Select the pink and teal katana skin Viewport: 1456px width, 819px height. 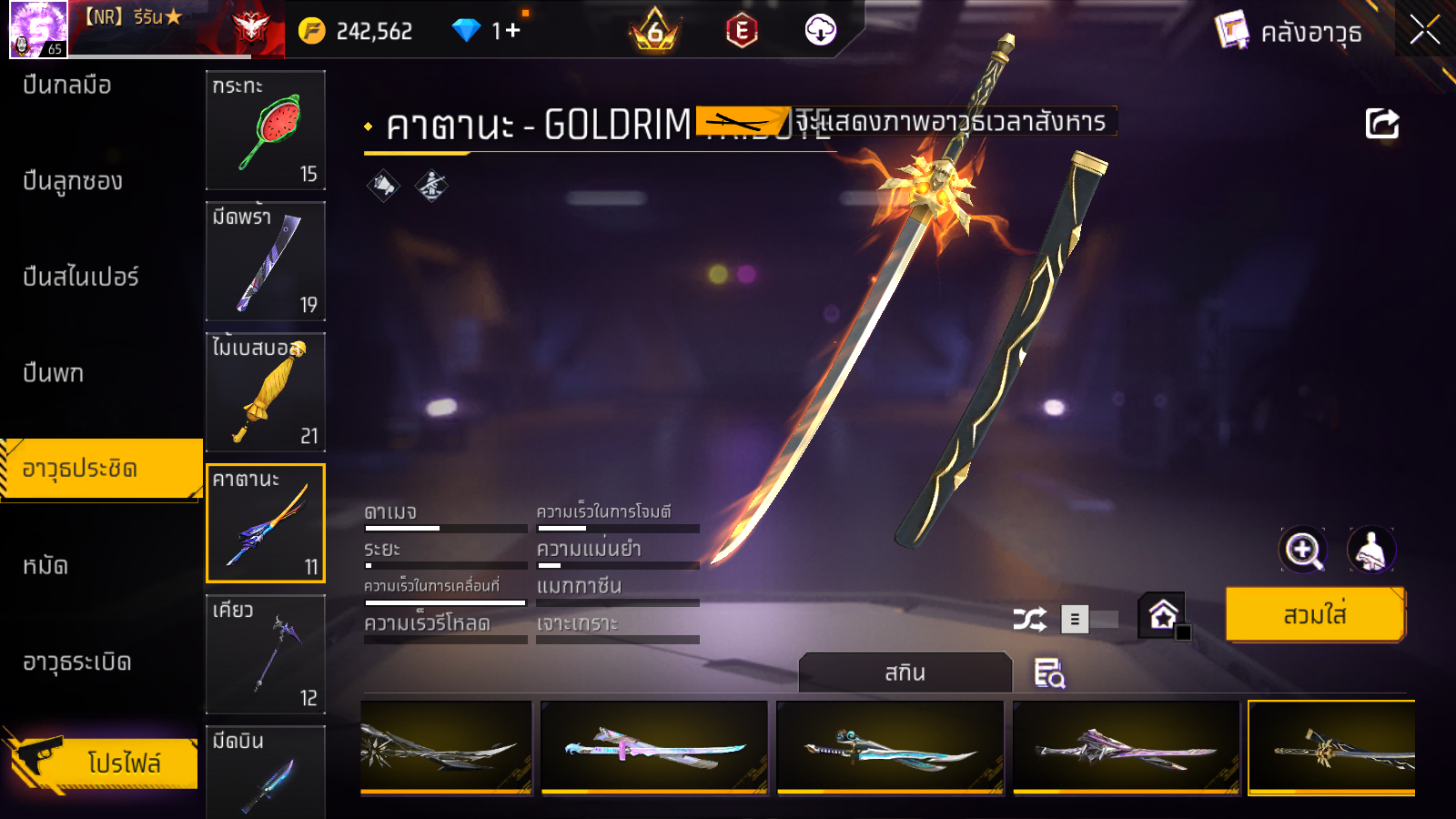click(x=654, y=747)
